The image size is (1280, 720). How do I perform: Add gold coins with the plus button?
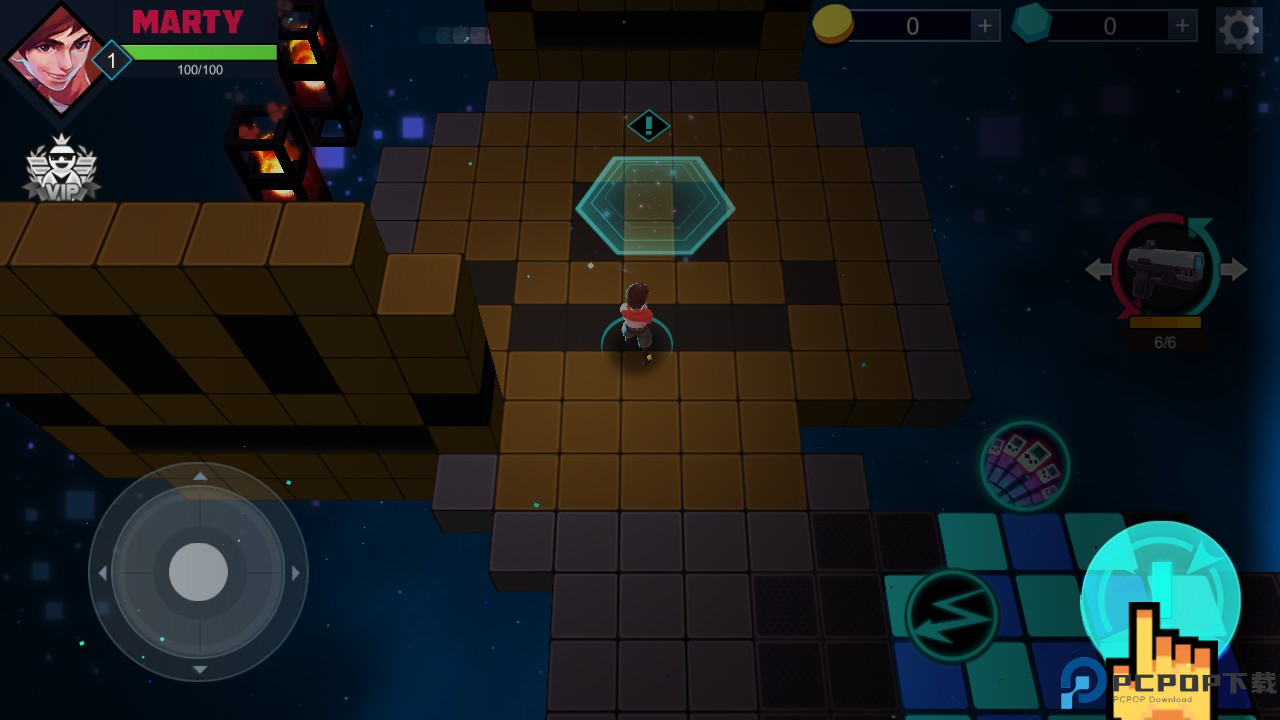coord(985,26)
